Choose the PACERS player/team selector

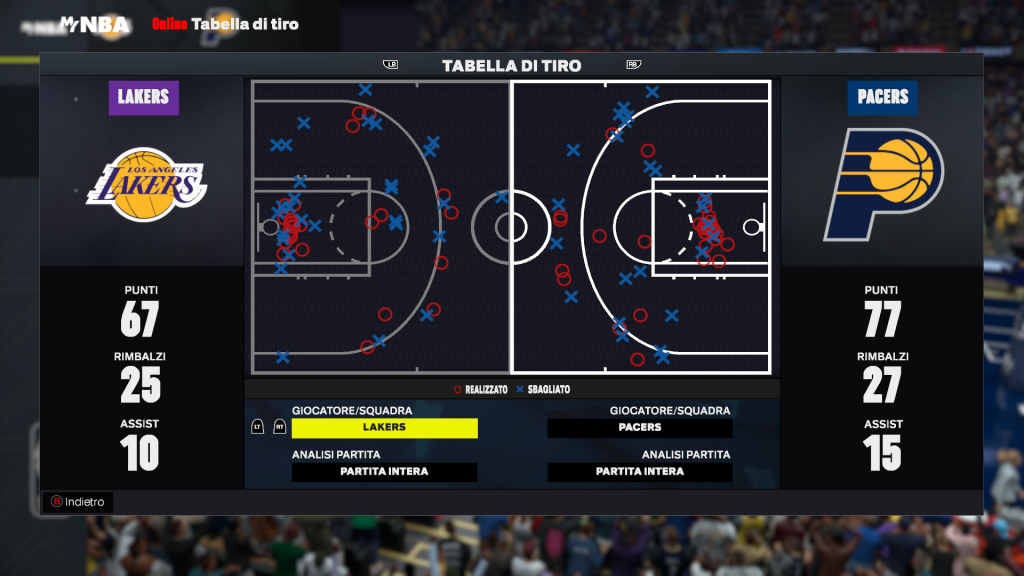[640, 428]
